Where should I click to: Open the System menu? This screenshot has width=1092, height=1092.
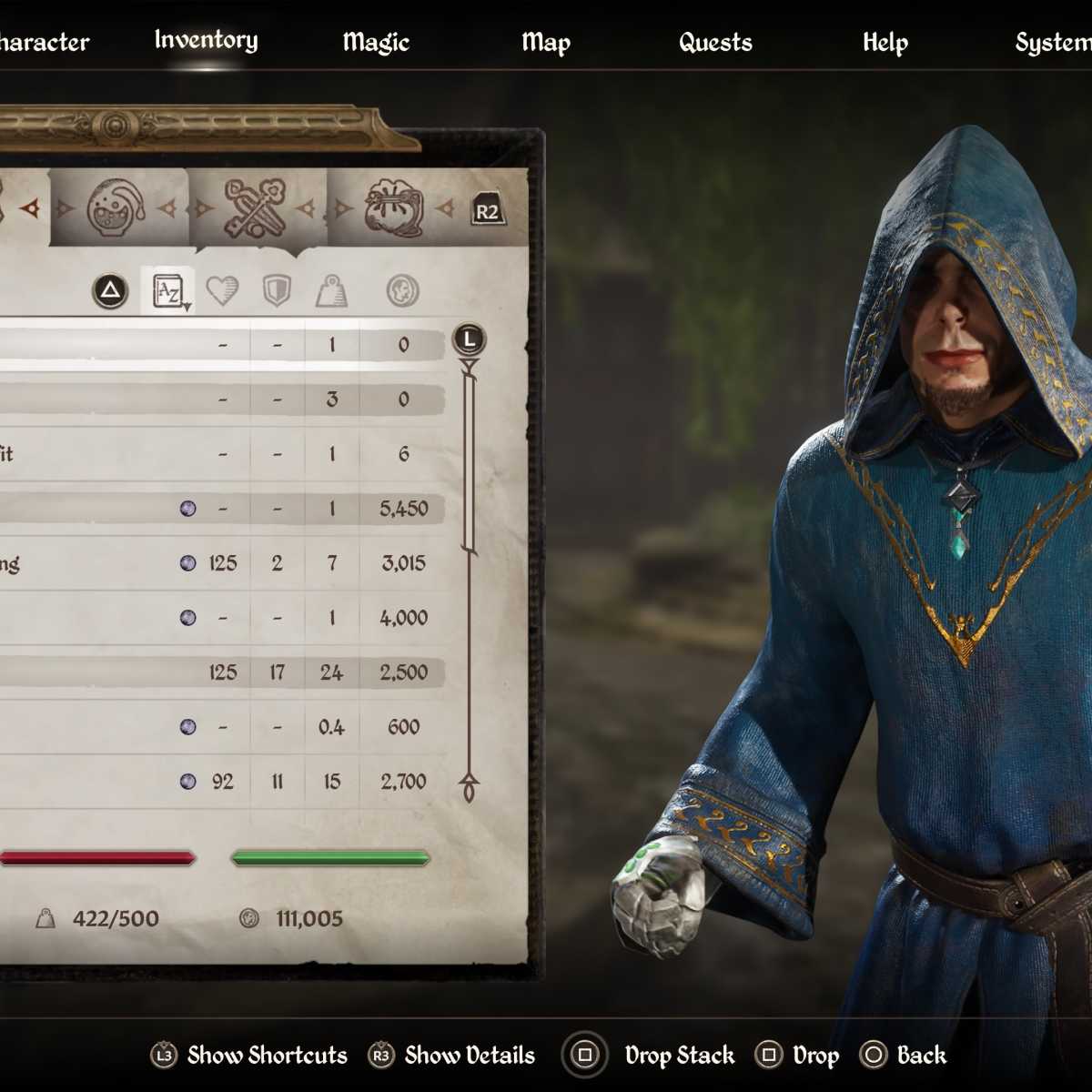click(1052, 42)
